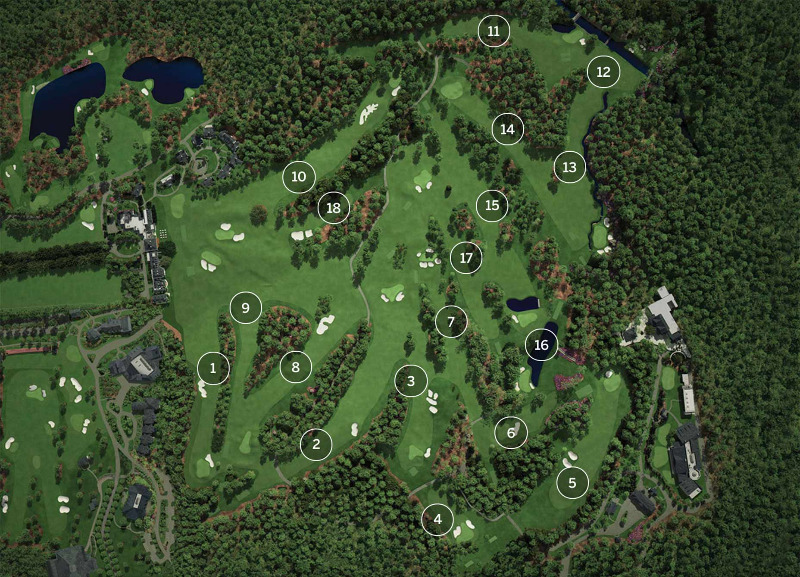Viewport: 800px width, 577px height.
Task: Select hole 1 marker on course map
Action: [x=213, y=368]
